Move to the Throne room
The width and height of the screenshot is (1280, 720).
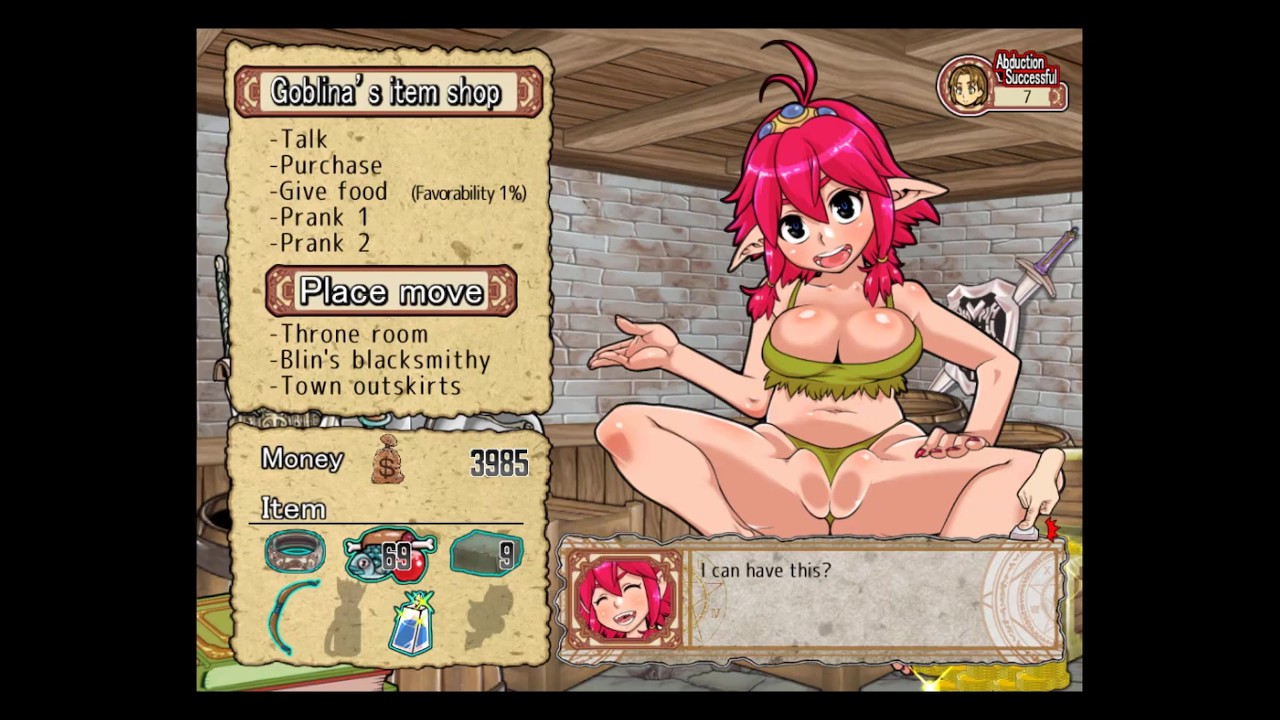tap(353, 334)
